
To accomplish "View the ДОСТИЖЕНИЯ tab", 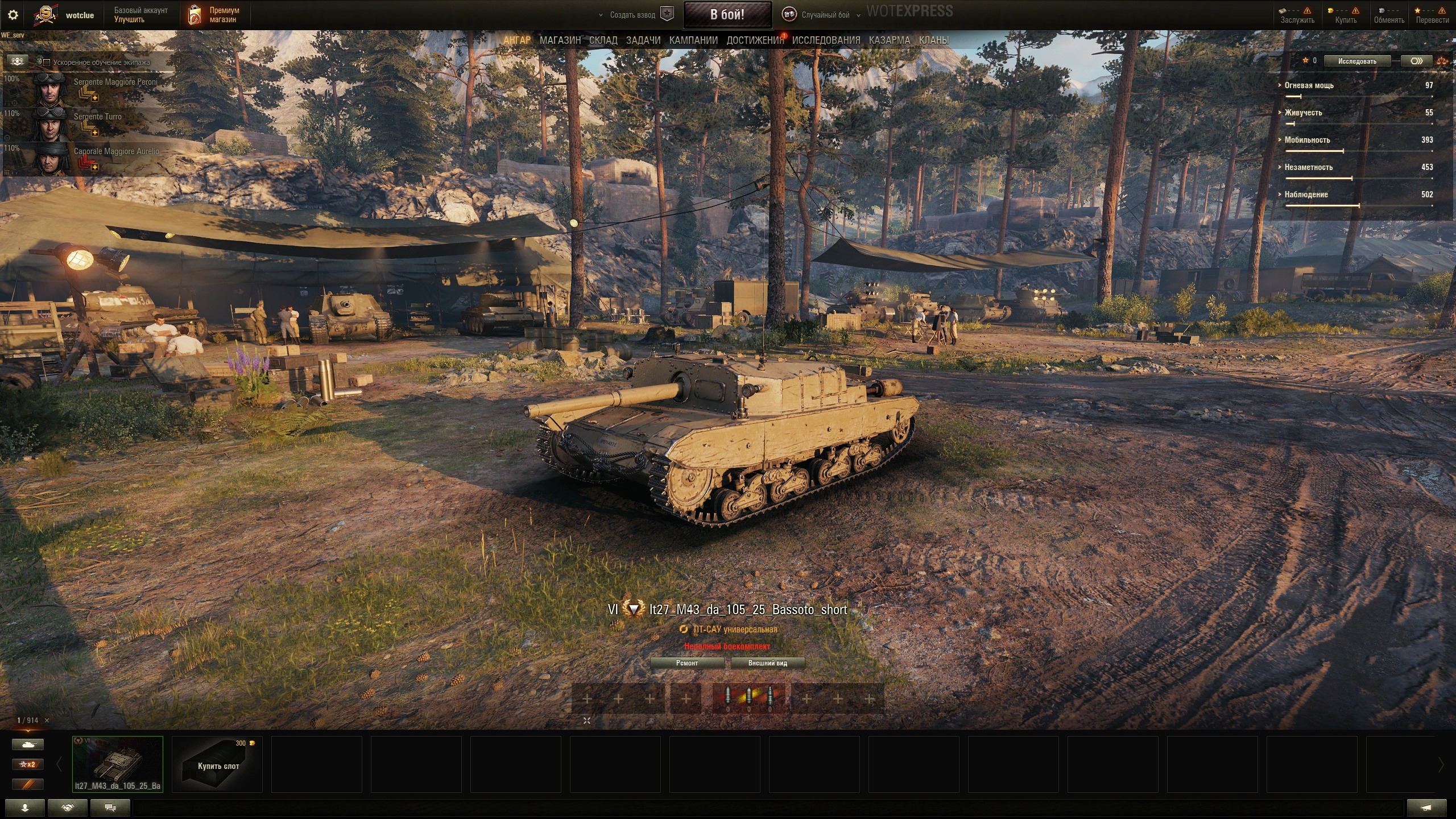I will pos(754,40).
